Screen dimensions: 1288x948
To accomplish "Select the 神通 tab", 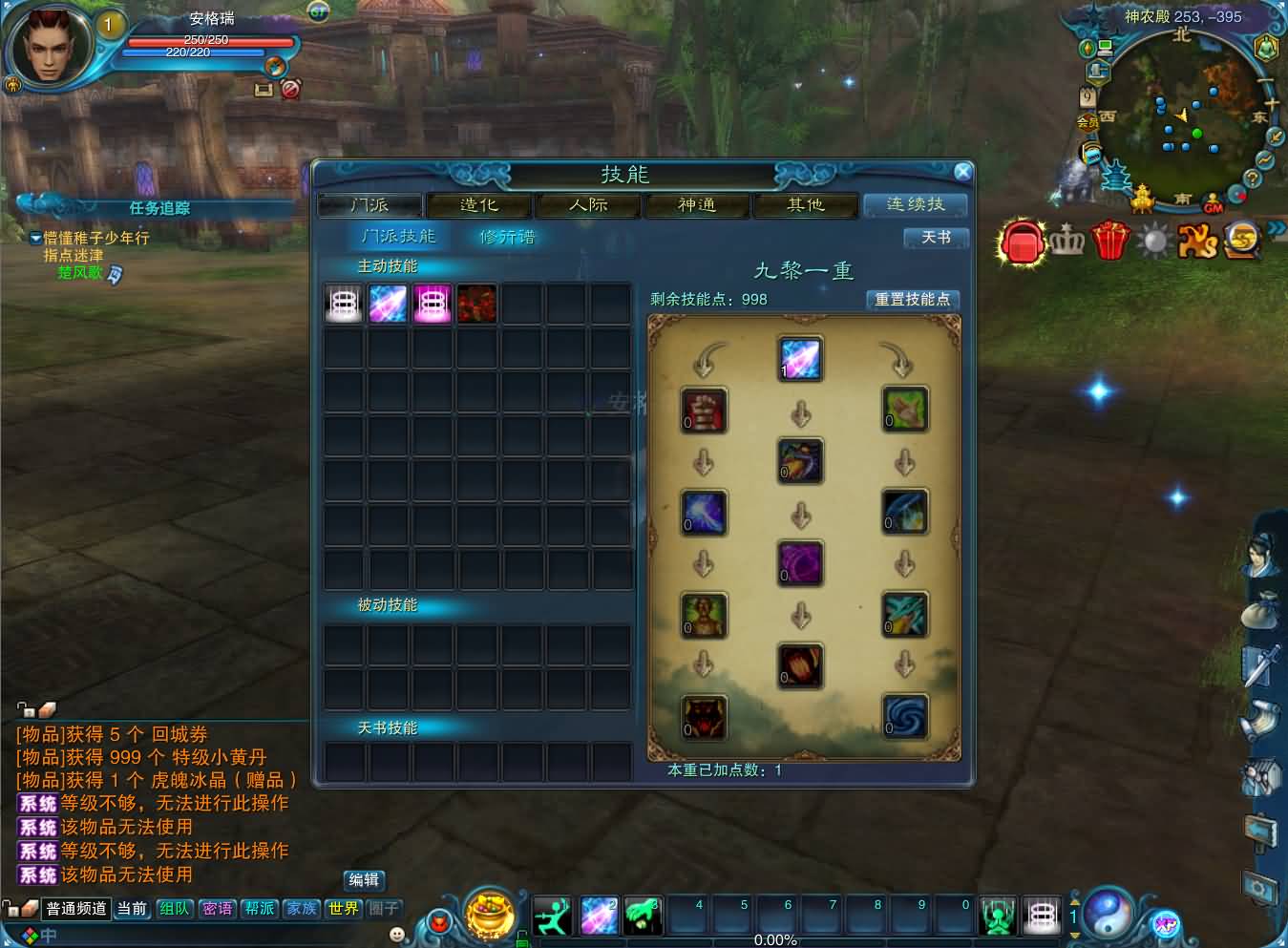I will pyautogui.click(x=697, y=205).
